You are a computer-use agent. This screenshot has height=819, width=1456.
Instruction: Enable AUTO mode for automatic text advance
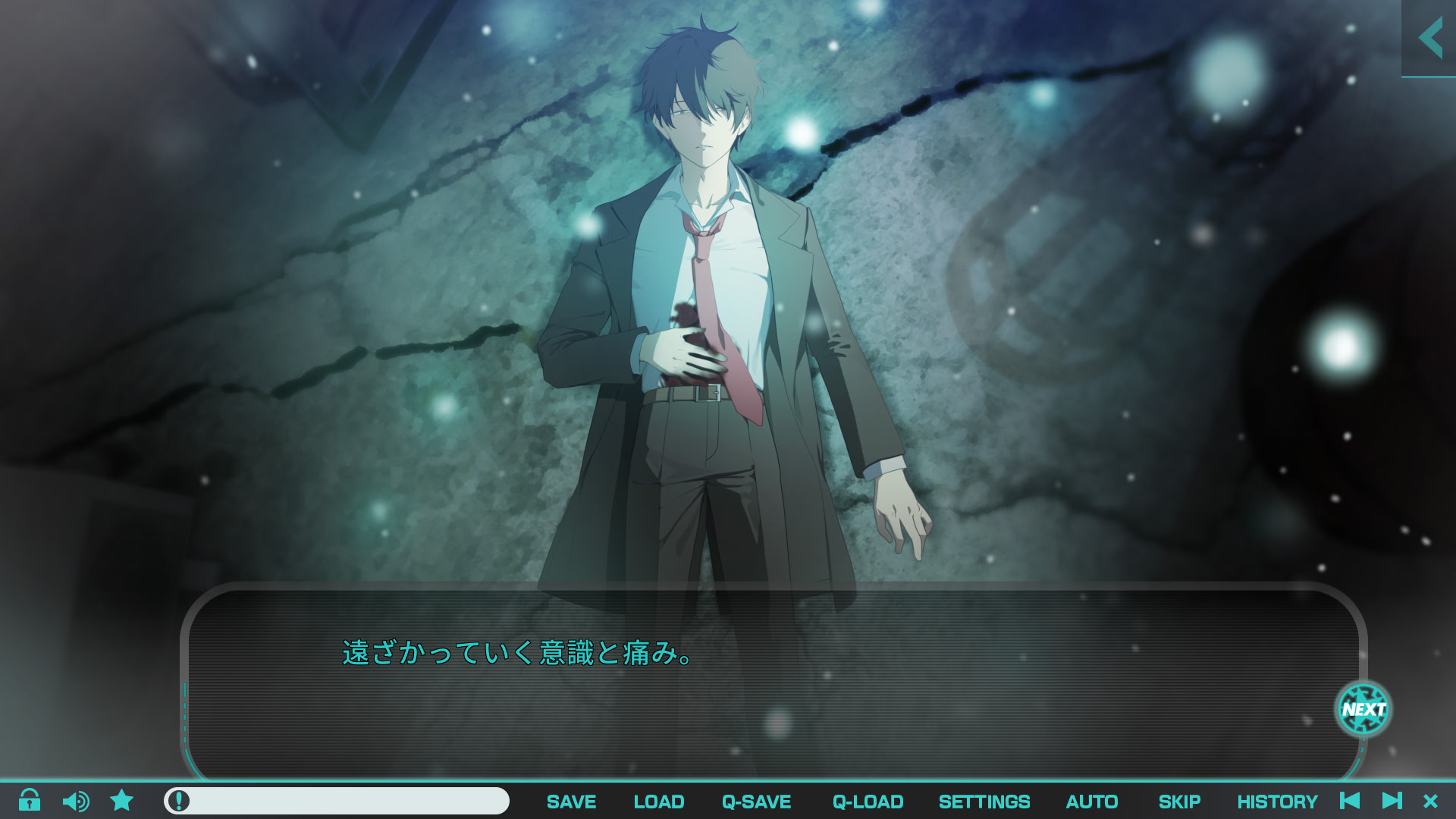[1092, 802]
